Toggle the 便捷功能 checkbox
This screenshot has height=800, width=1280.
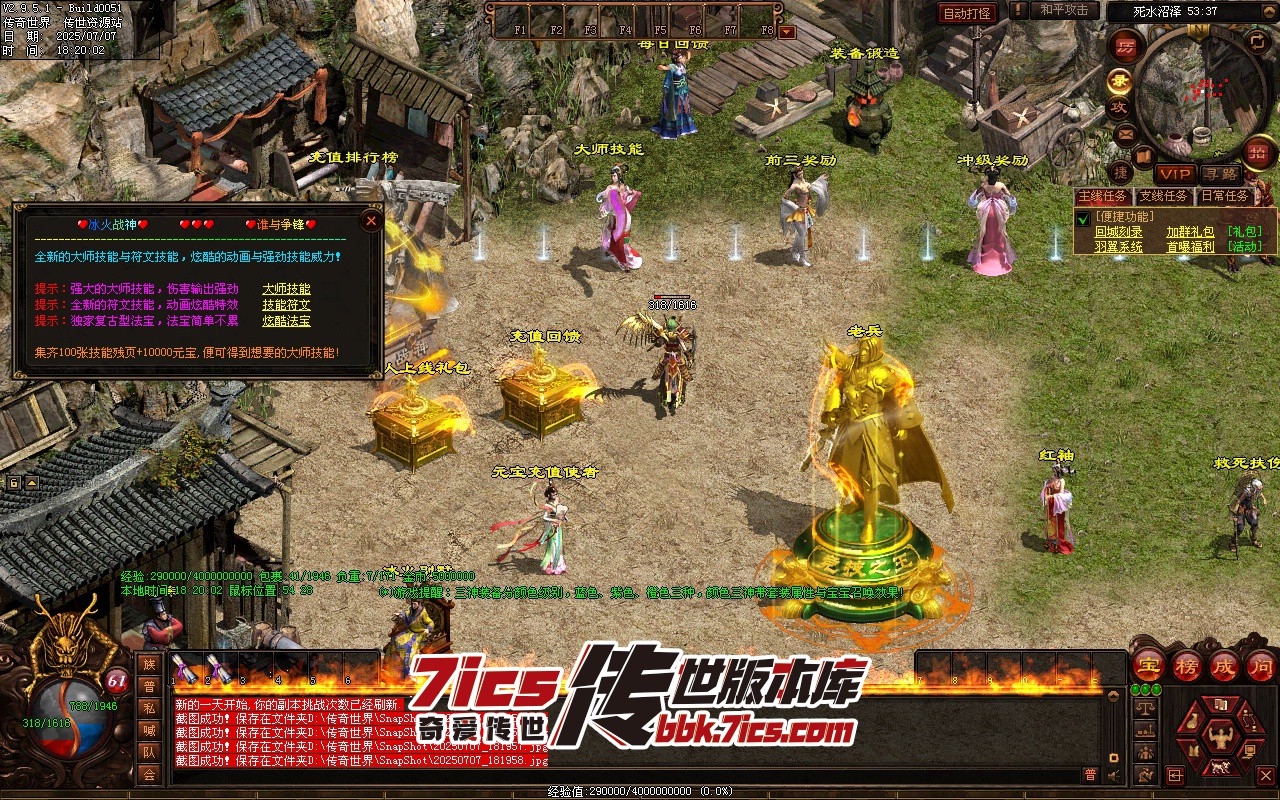1082,217
